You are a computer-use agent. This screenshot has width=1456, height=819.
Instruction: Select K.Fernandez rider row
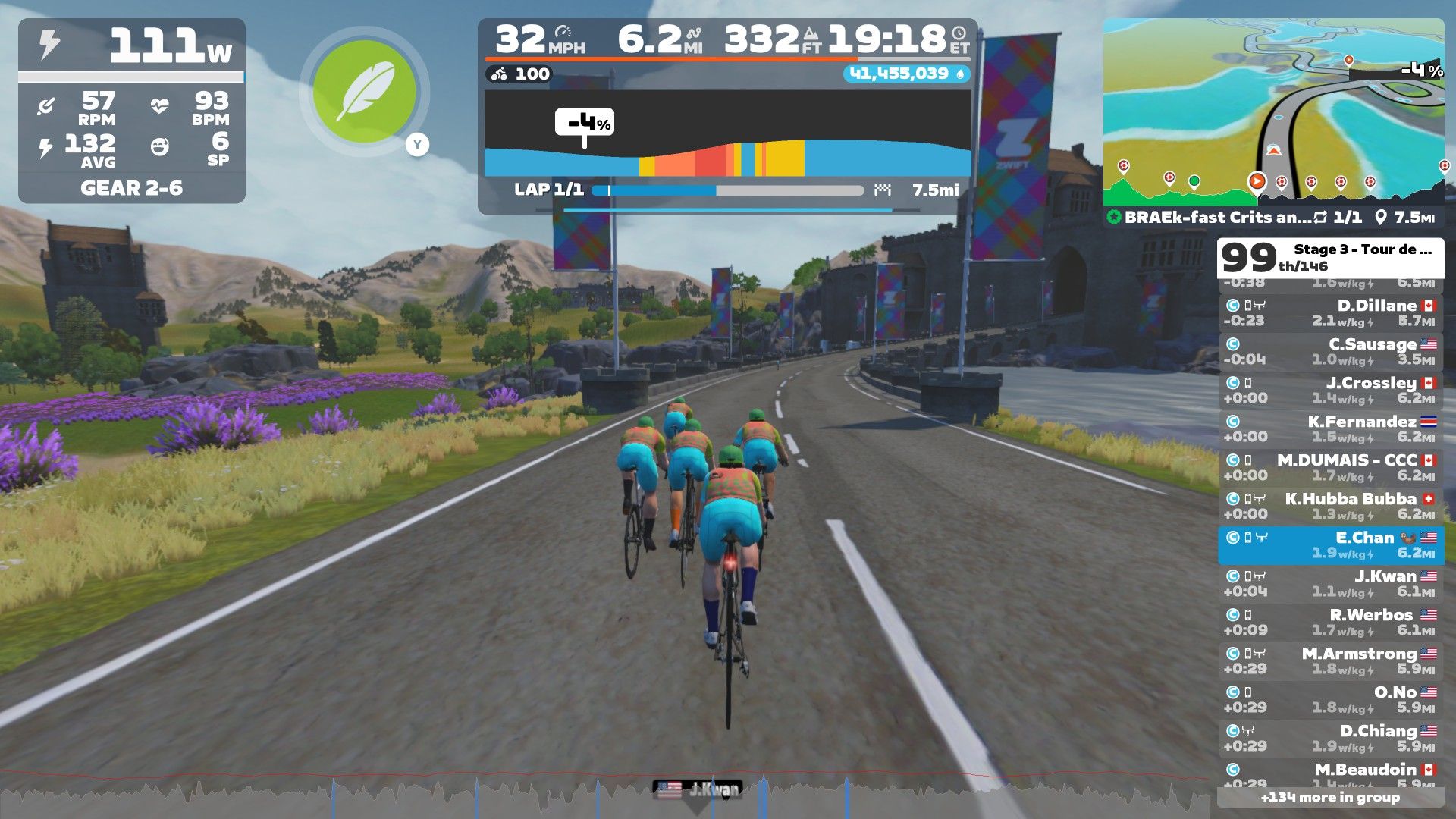tap(1330, 429)
